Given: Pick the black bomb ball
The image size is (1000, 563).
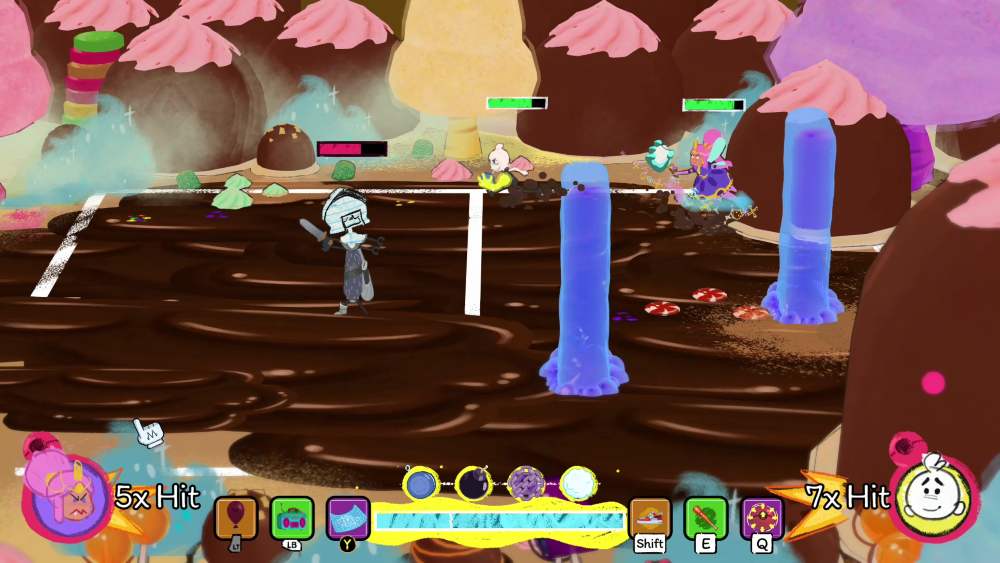Looking at the screenshot, I should (473, 484).
